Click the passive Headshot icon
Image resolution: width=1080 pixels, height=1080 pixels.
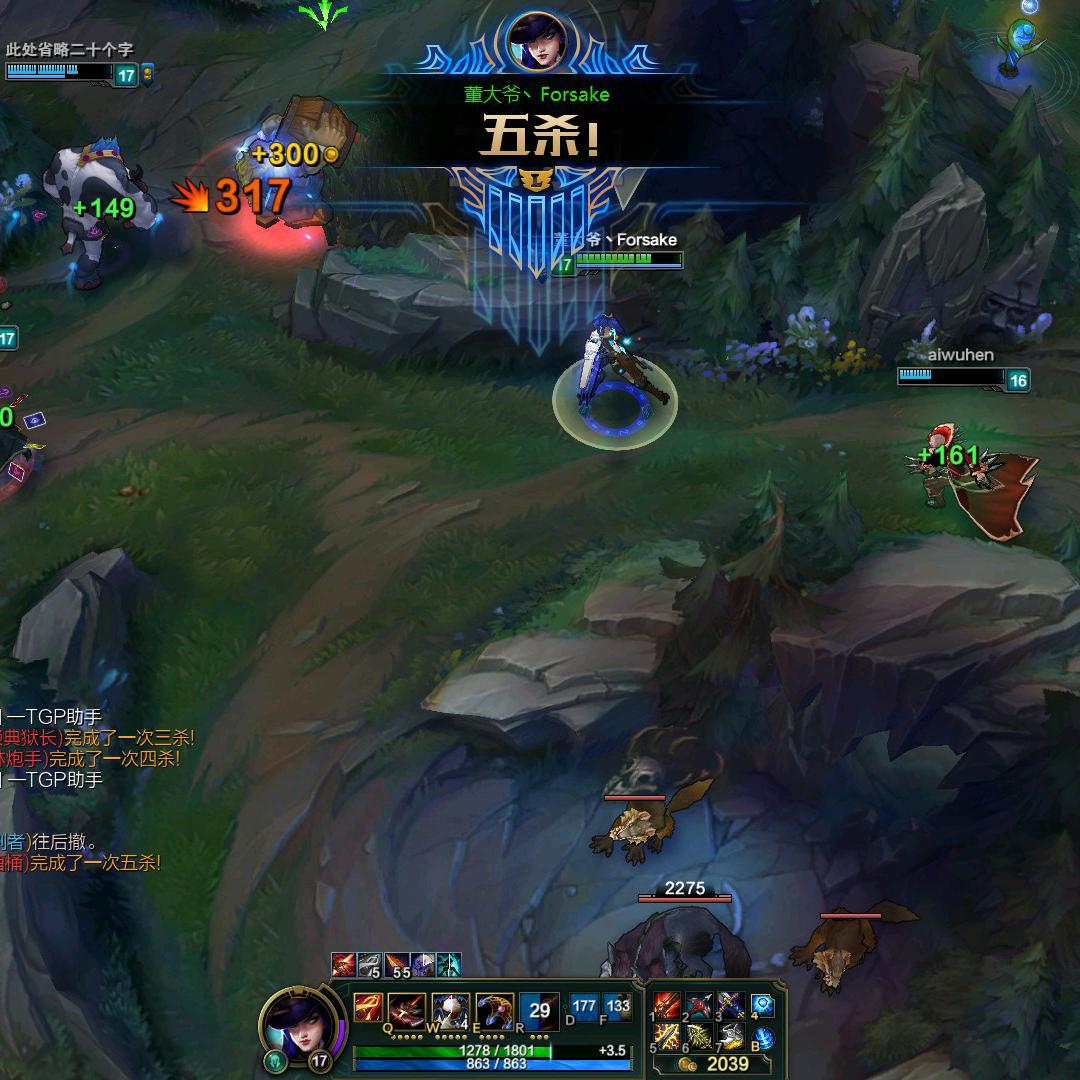coord(366,1006)
